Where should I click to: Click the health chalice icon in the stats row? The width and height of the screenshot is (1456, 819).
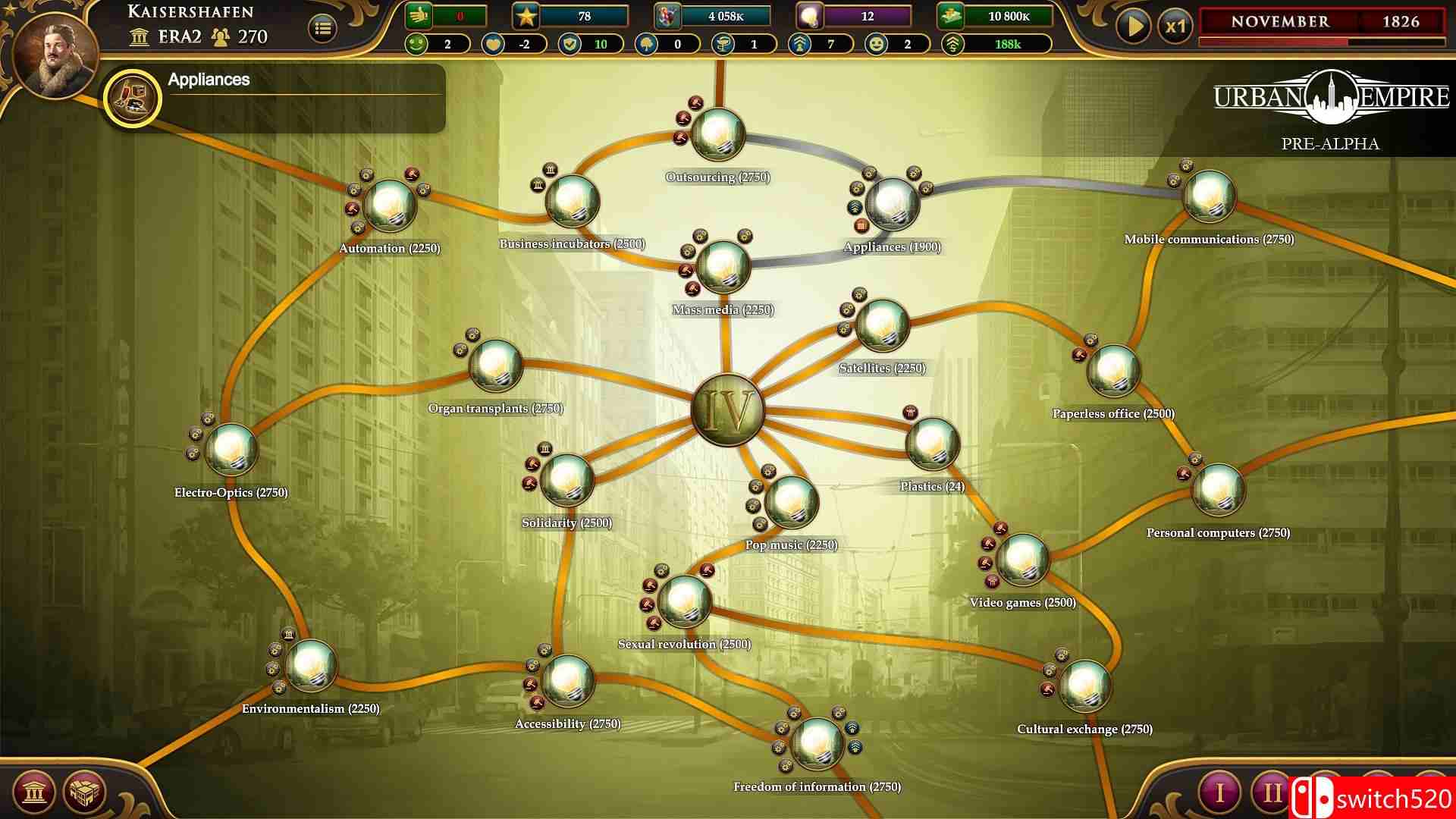click(x=725, y=44)
